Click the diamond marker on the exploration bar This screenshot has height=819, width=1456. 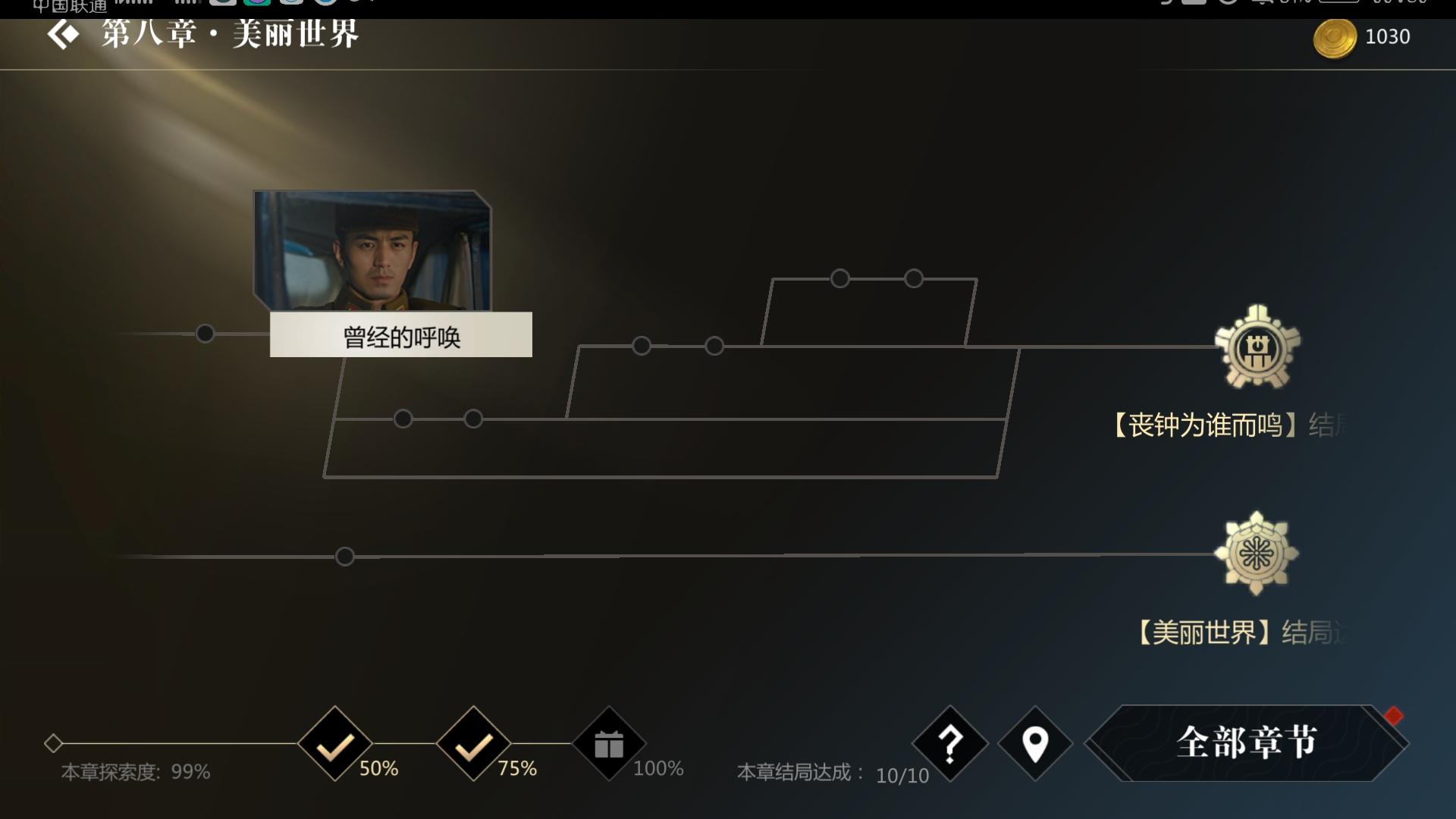(53, 744)
